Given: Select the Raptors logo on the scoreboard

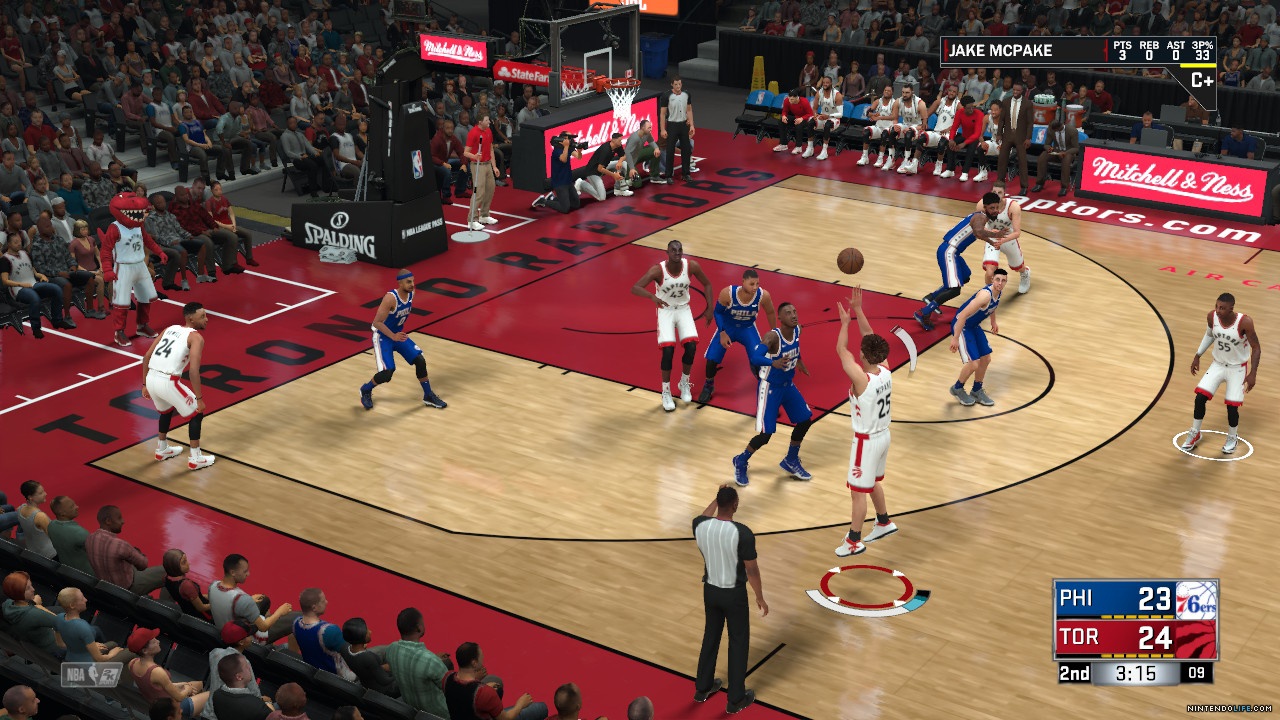Looking at the screenshot, I should (x=1196, y=639).
